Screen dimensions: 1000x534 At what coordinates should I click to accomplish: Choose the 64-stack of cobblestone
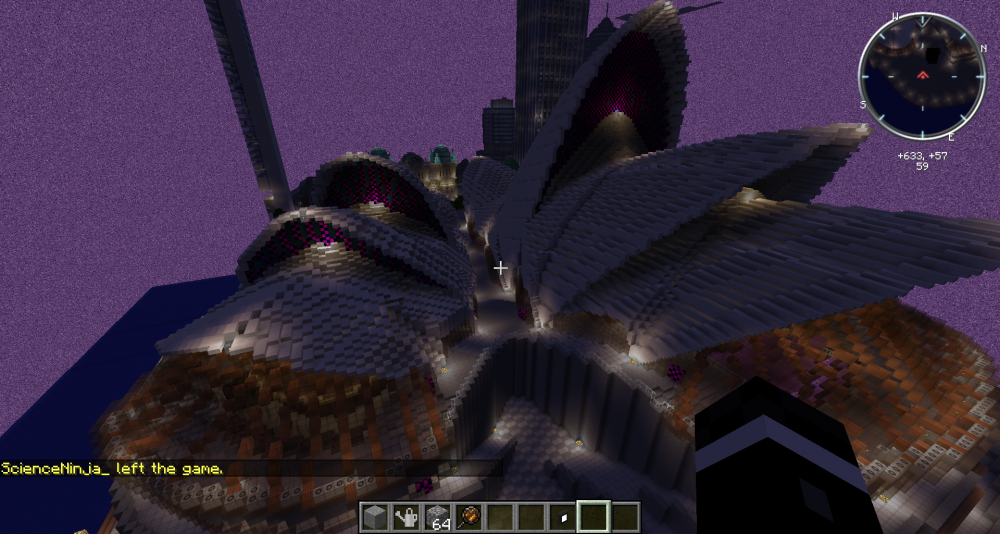438,517
